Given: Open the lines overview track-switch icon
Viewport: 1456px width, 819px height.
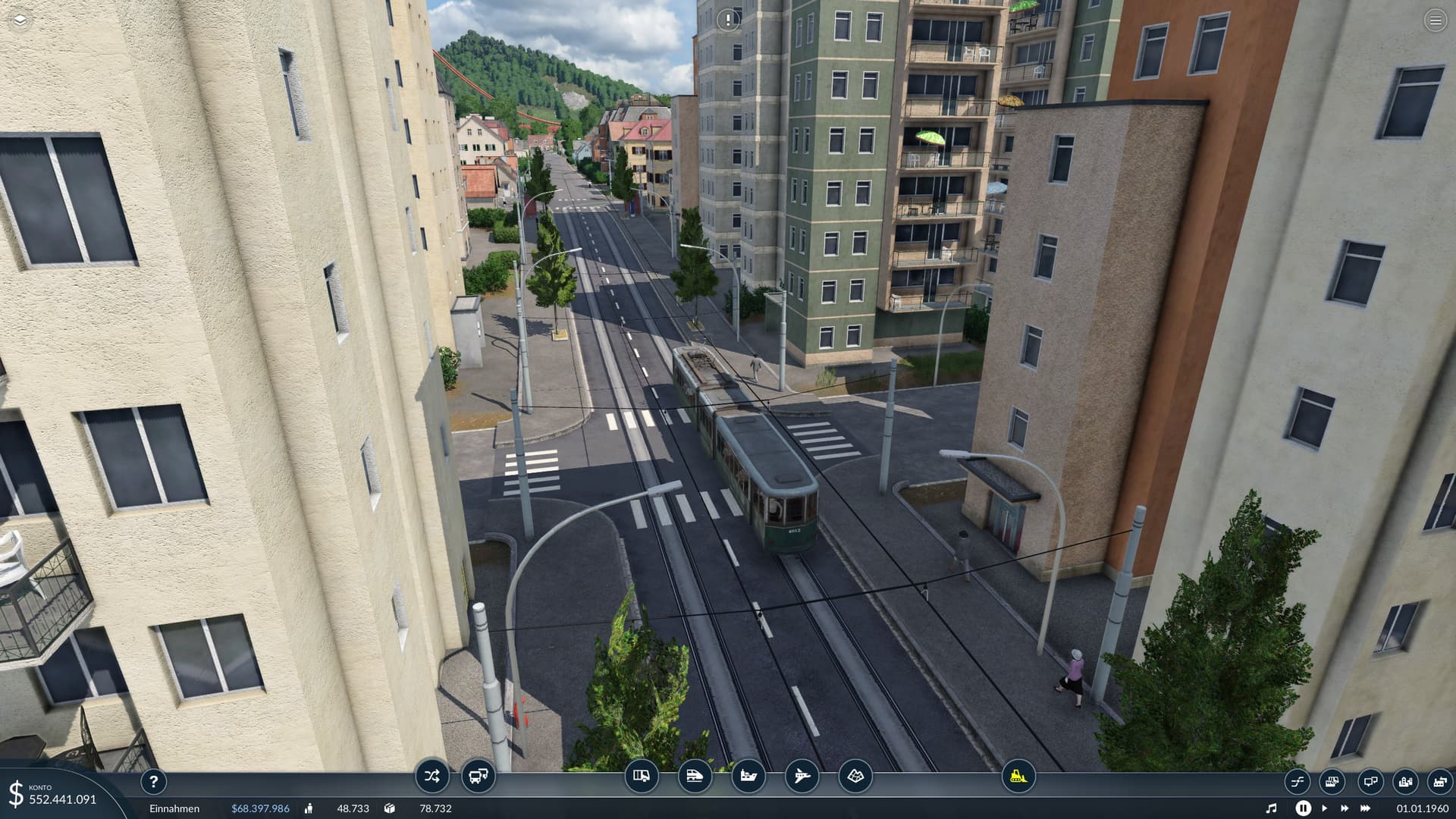Looking at the screenshot, I should (x=1297, y=782).
